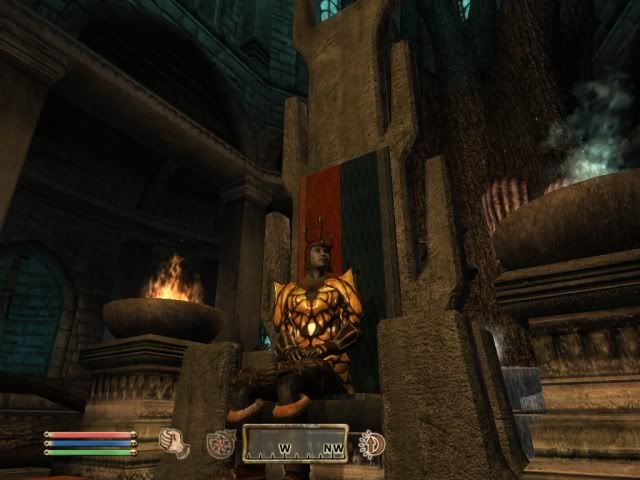Select the equipped spell icon

click(220, 443)
